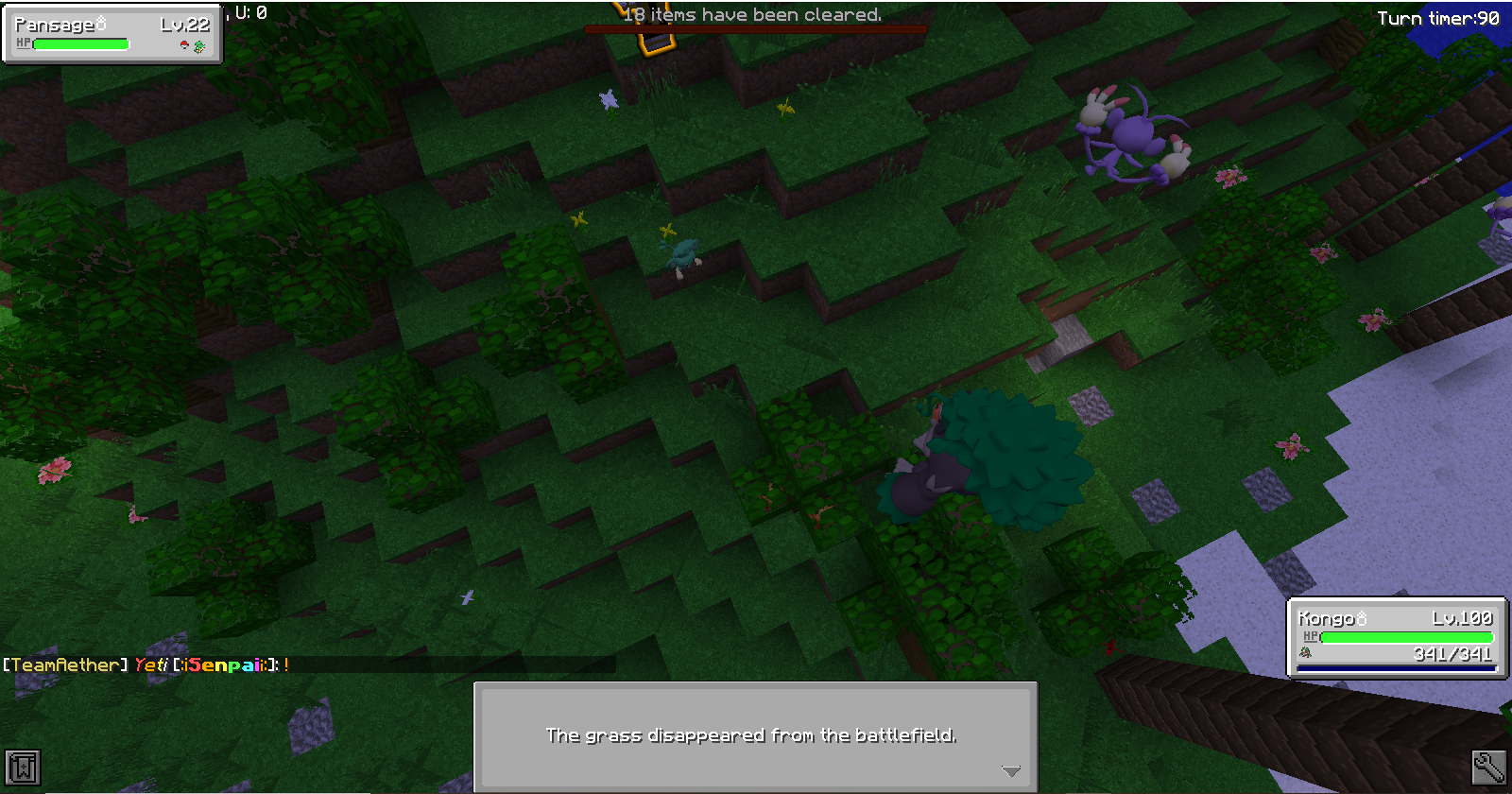Screen dimensions: 1512x794
Task: Click Kongo's green HP bar
Action: (1405, 637)
